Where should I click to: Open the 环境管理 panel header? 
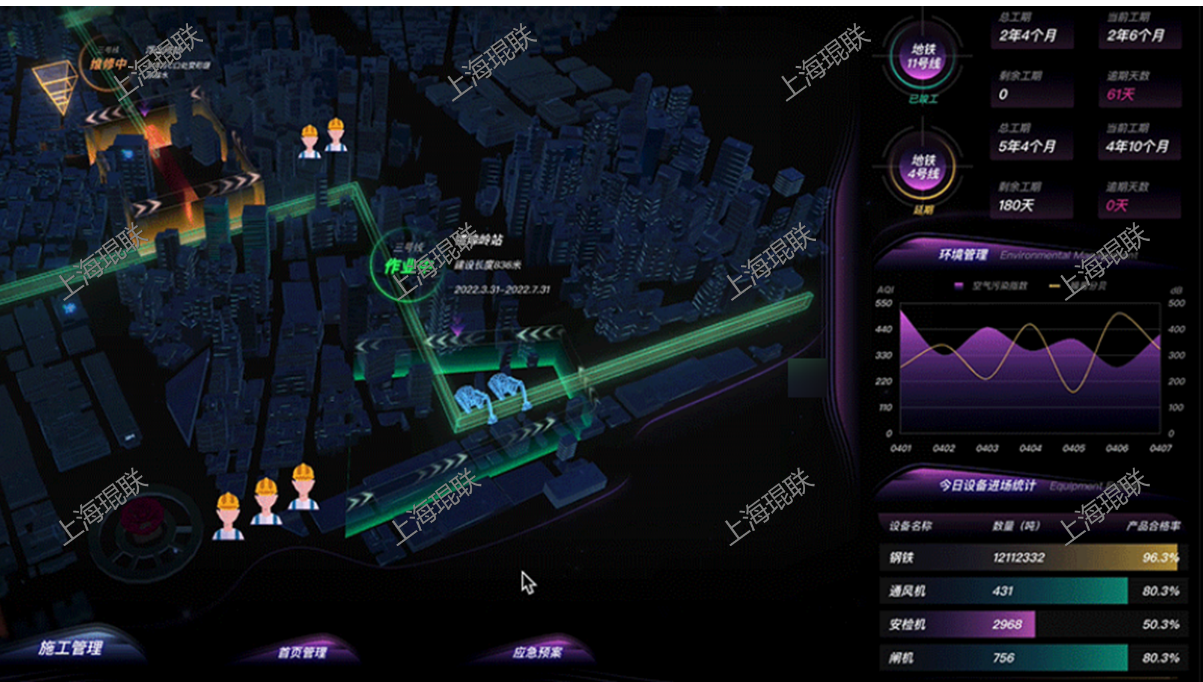963,254
